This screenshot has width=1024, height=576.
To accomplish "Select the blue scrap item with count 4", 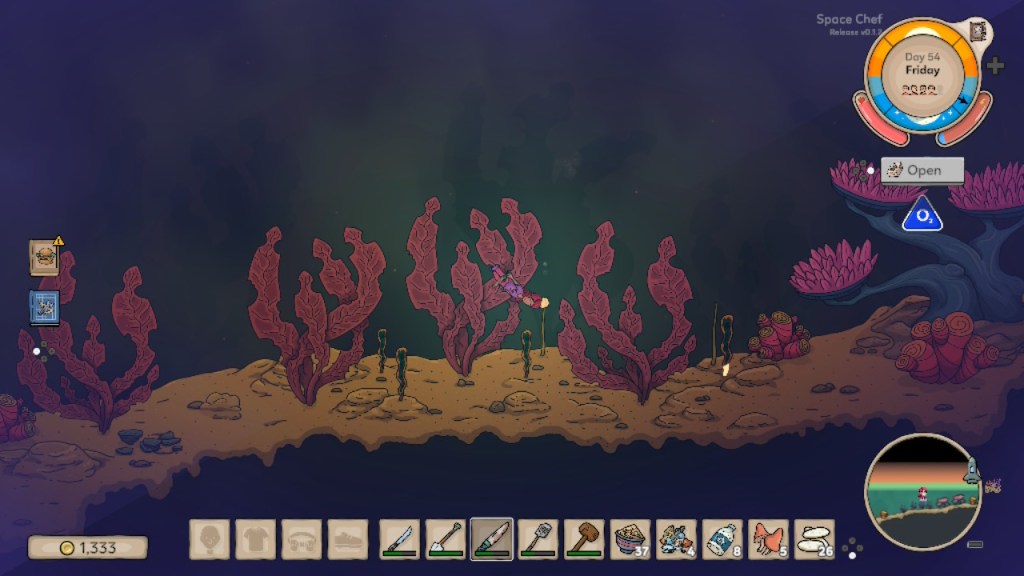I will coord(676,540).
